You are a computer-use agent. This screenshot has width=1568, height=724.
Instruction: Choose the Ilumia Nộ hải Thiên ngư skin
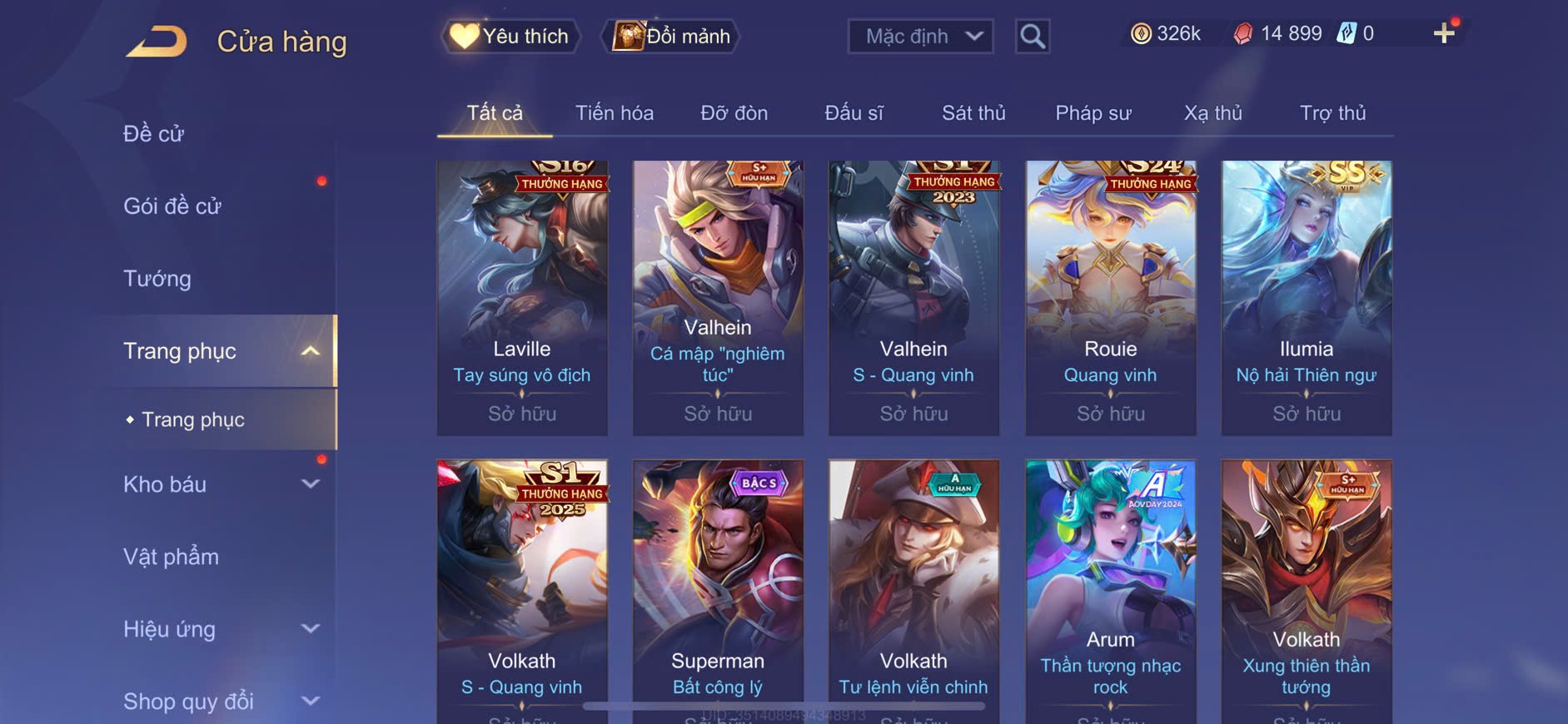(x=1306, y=297)
